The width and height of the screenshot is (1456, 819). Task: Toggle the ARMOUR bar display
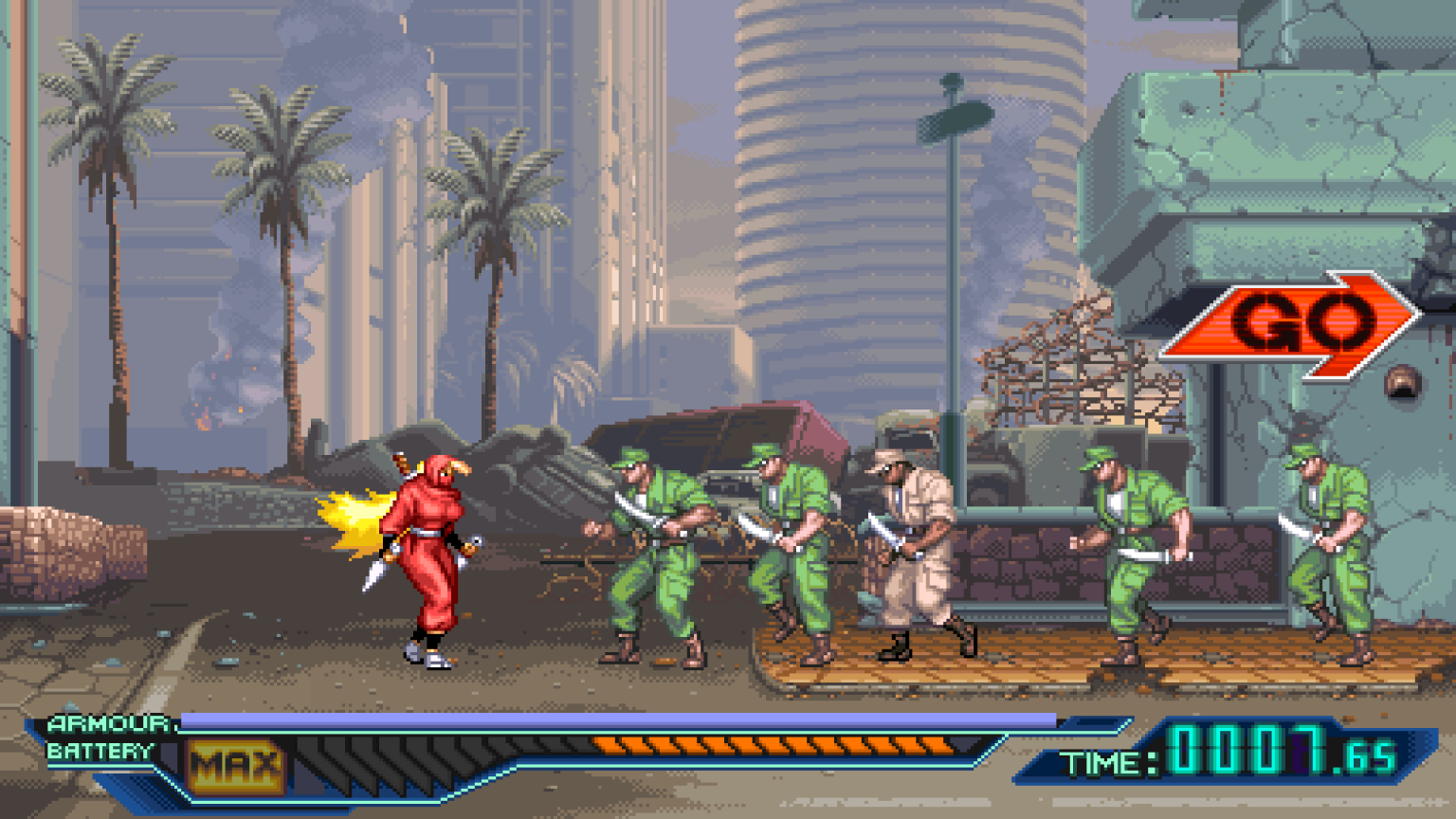point(616,720)
